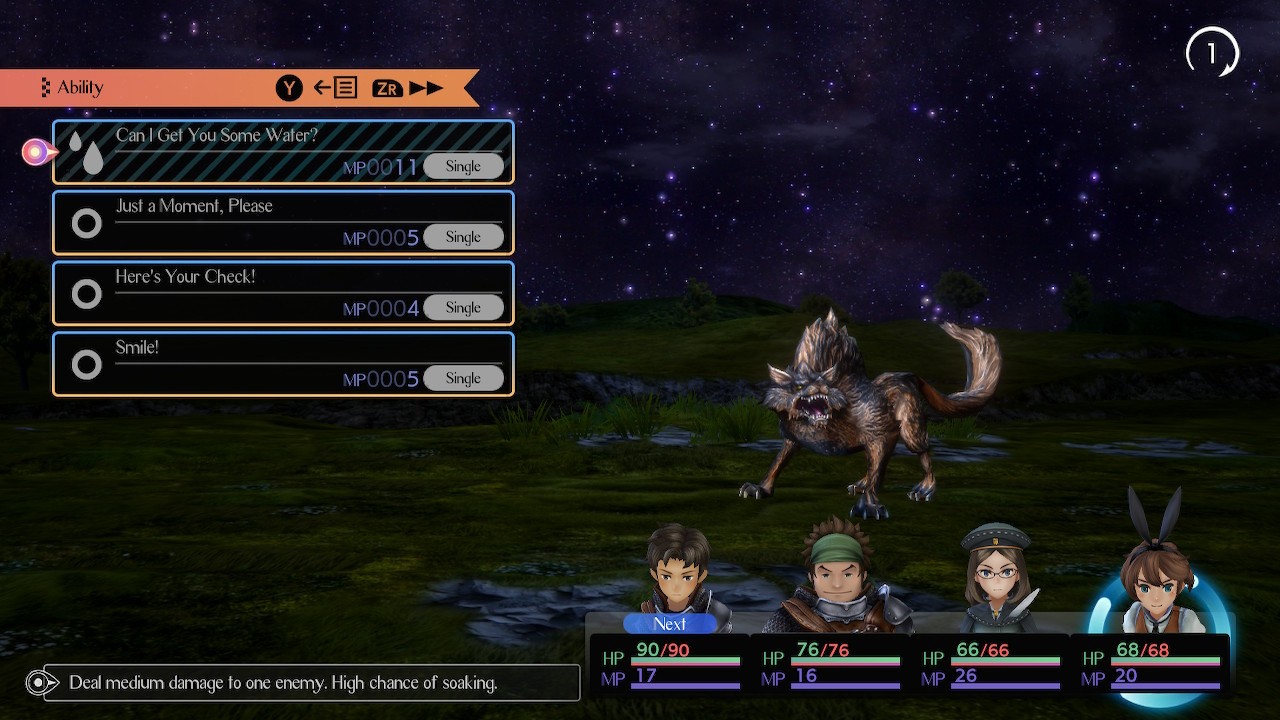
Task: Select the dark-haired hero marked Next
Action: pos(680,573)
